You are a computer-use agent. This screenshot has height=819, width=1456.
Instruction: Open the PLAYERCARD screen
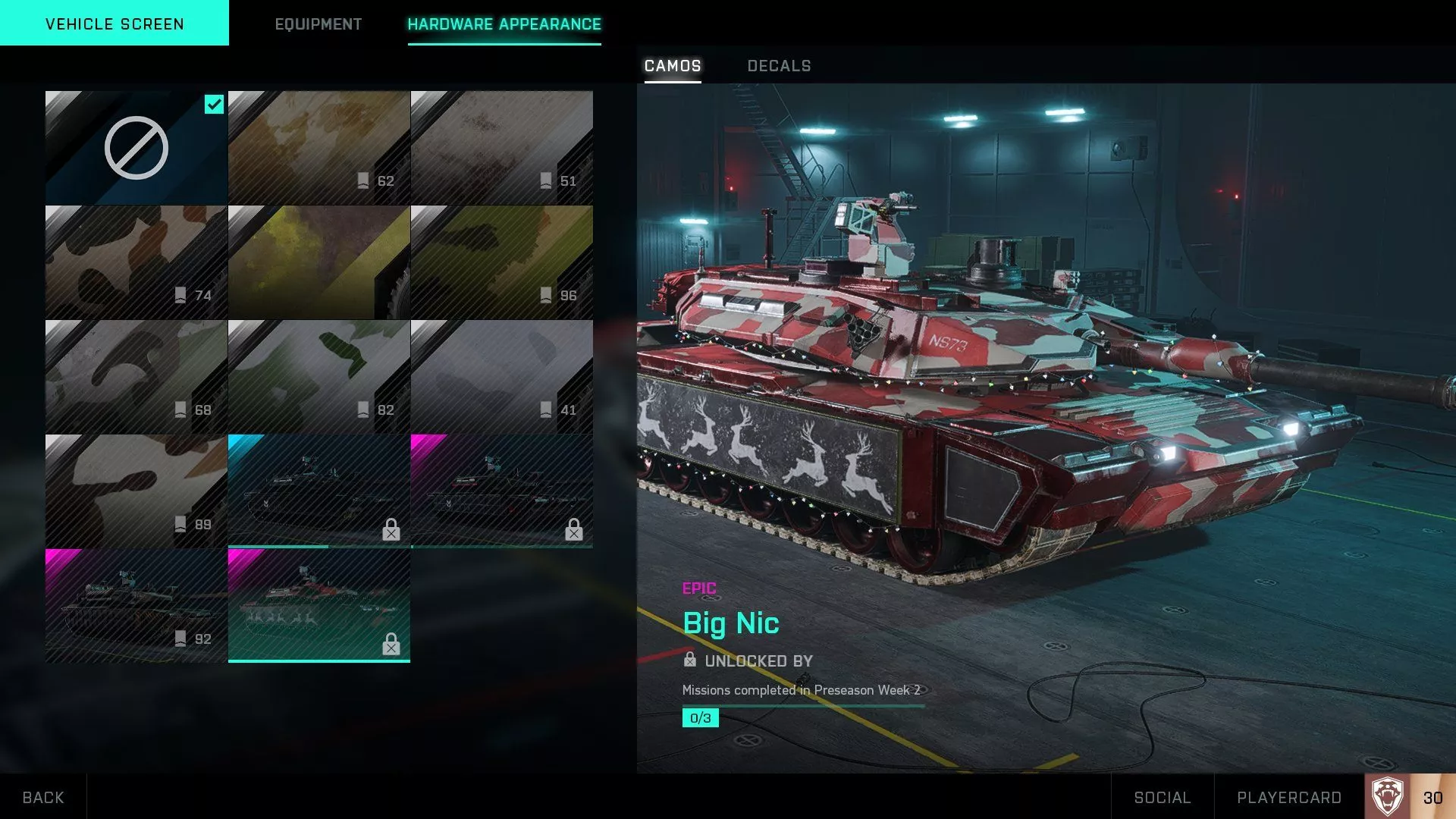coord(1289,797)
